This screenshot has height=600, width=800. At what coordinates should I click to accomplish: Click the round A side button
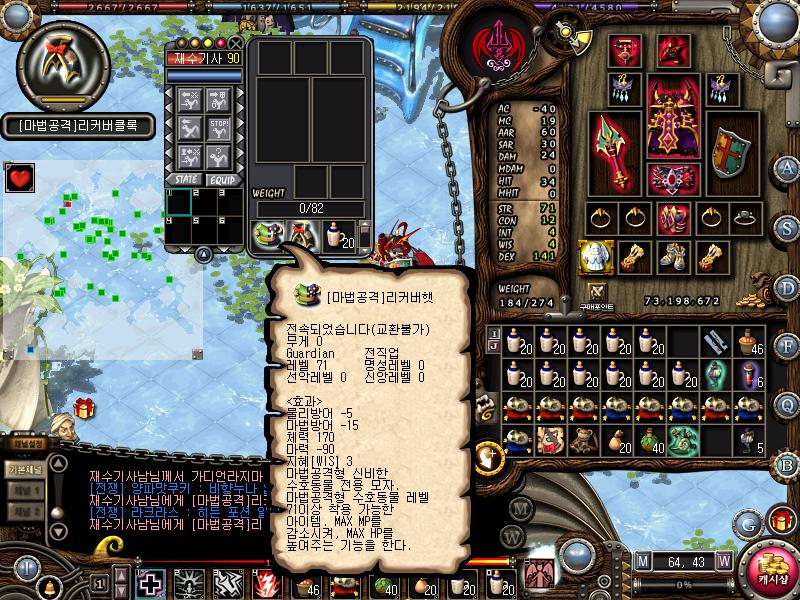tap(787, 167)
